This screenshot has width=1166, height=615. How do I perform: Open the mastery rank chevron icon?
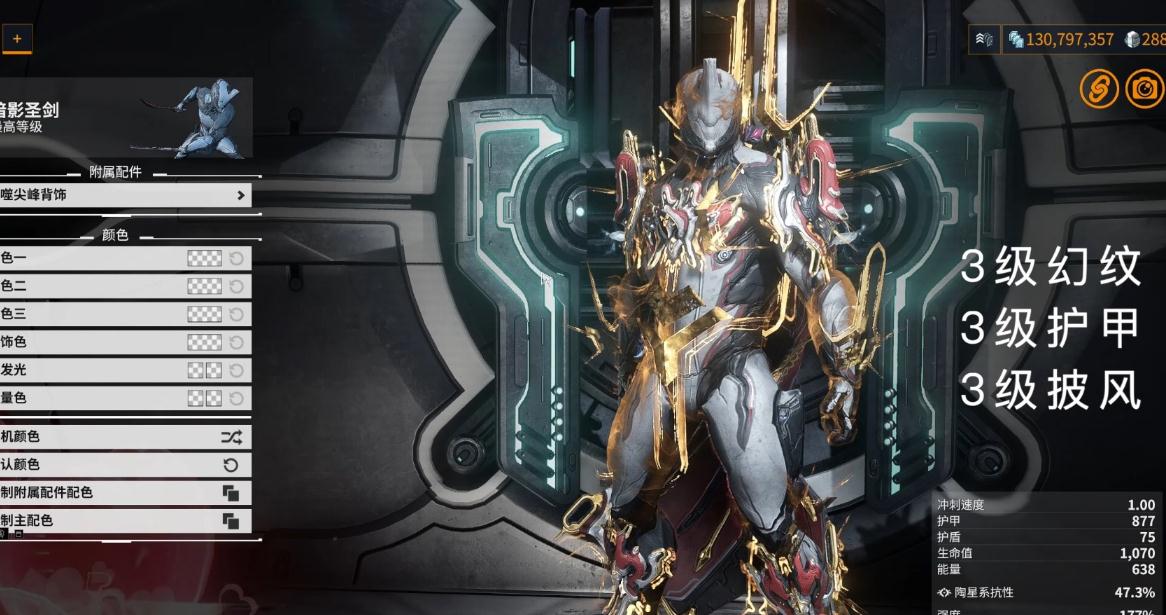coord(985,40)
